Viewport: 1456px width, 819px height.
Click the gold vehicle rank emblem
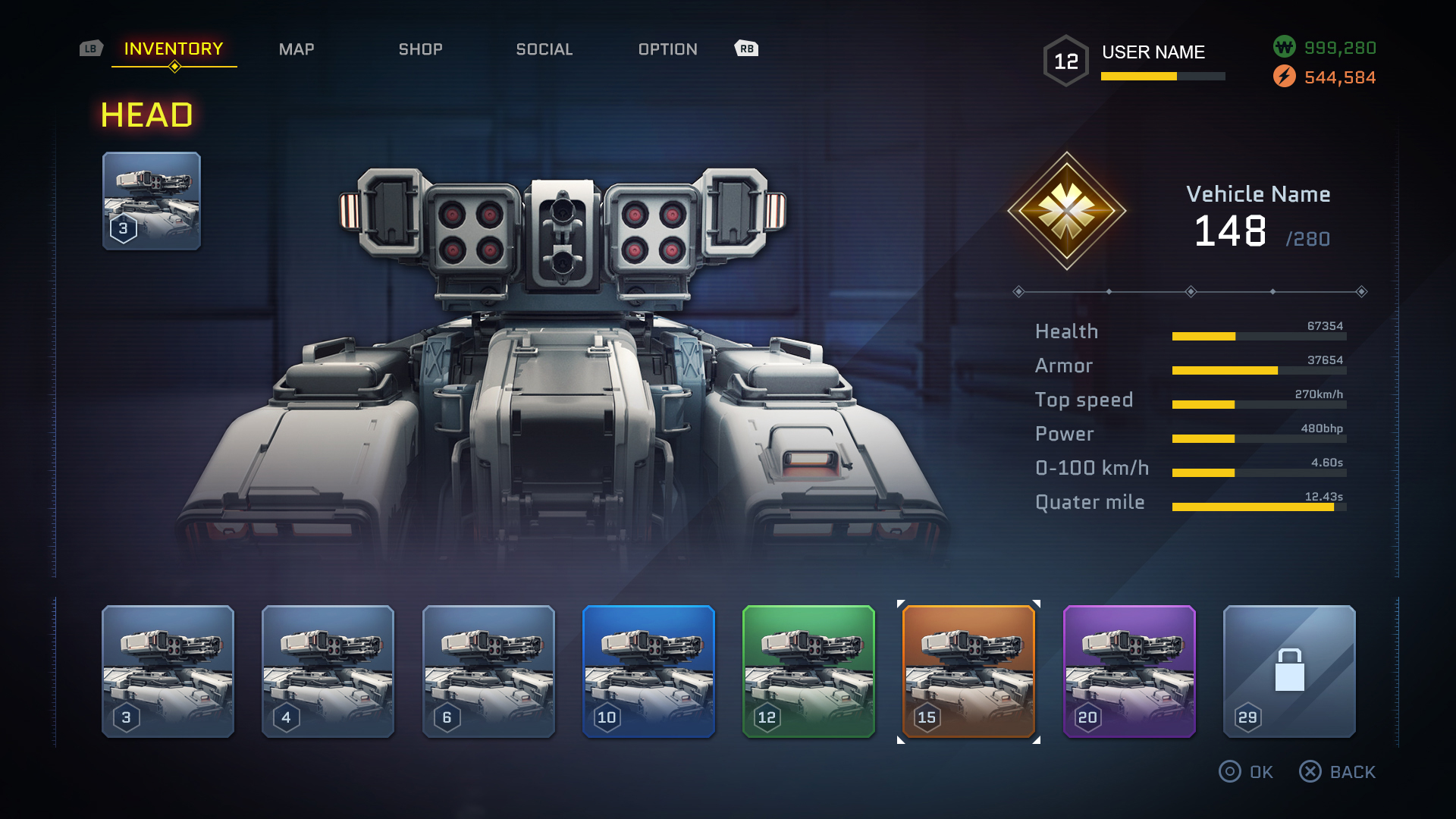1066,211
